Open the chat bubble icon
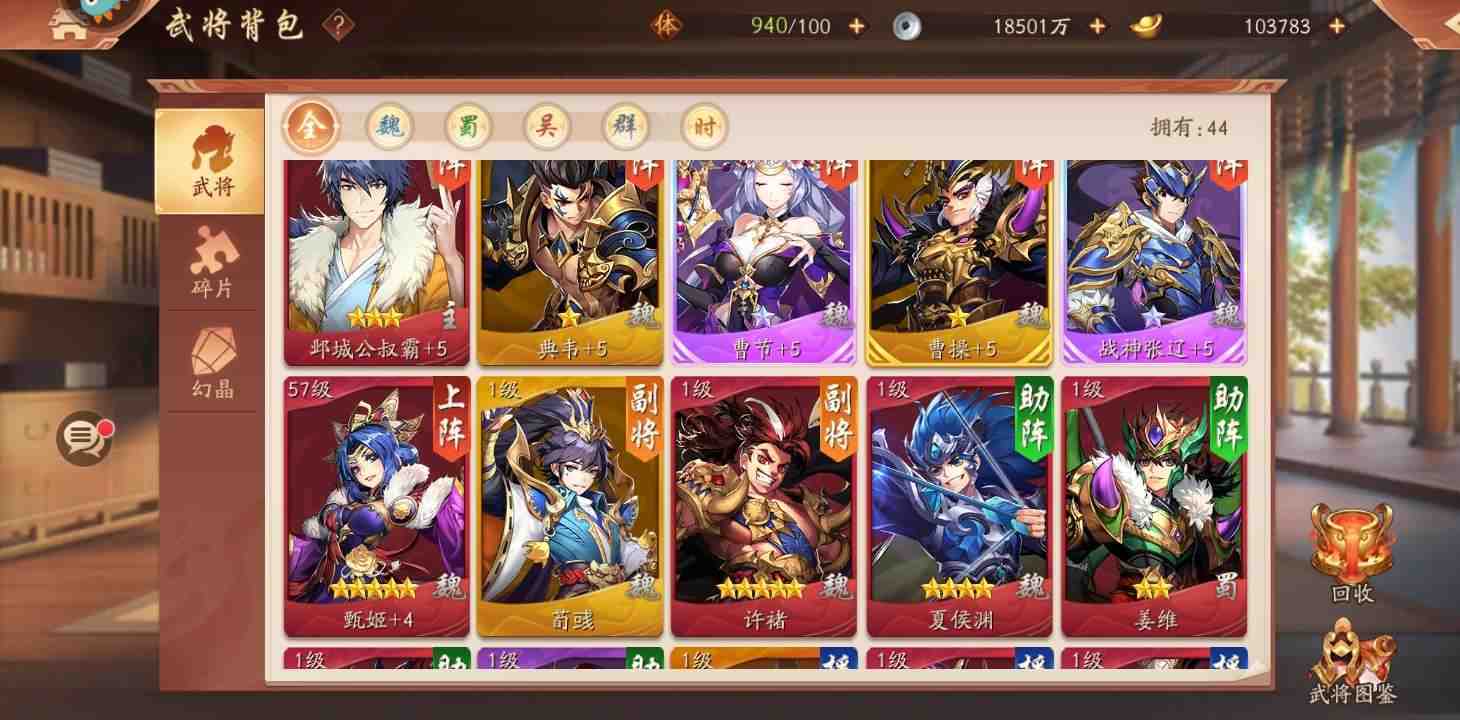 [82, 440]
